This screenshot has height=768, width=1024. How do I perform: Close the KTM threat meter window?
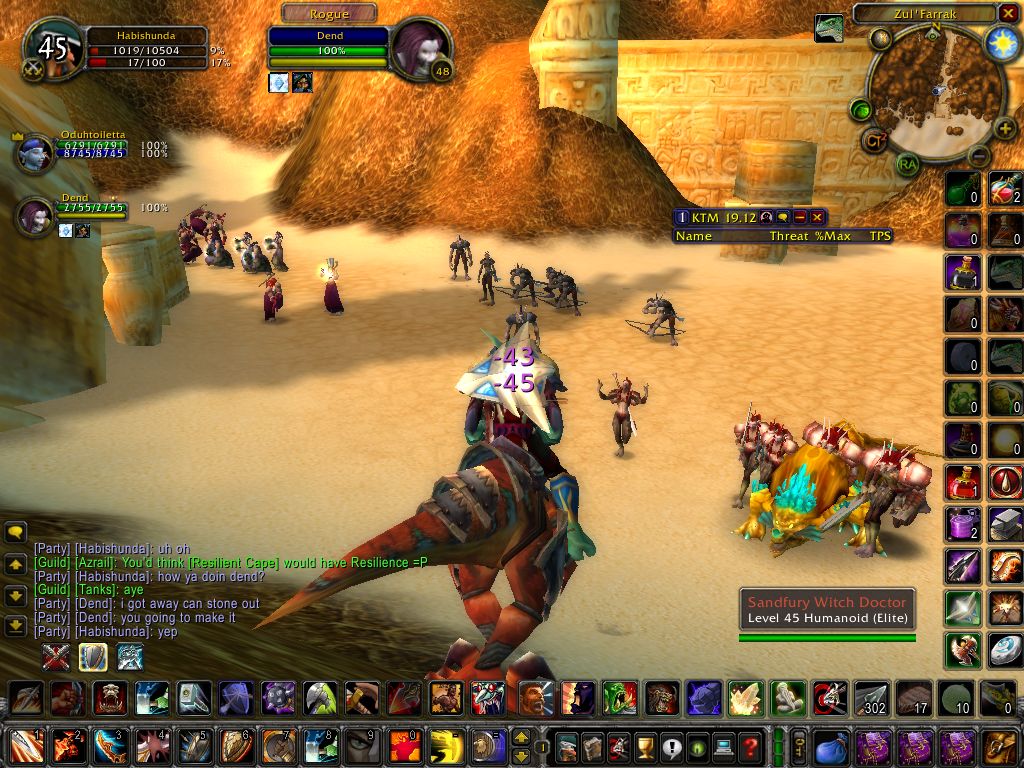coord(817,217)
